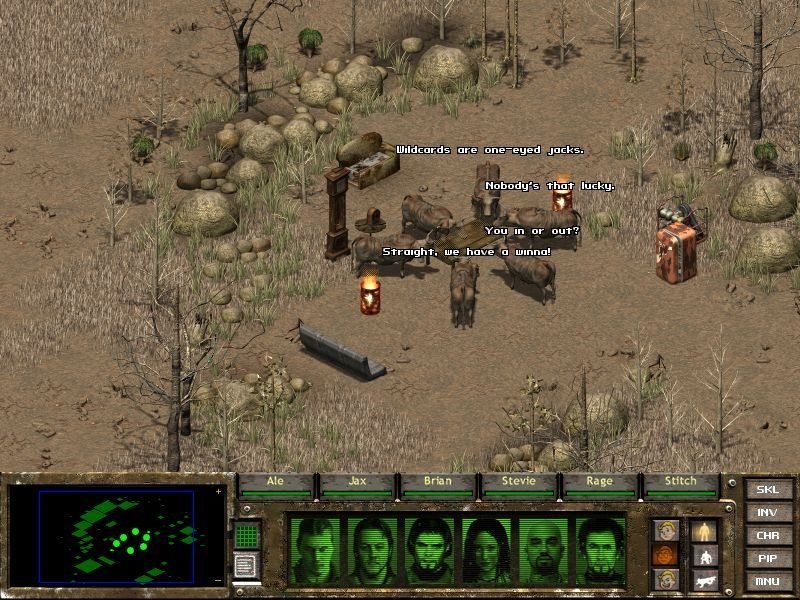Open the CHR character sheet
The image size is (800, 600).
(x=767, y=535)
